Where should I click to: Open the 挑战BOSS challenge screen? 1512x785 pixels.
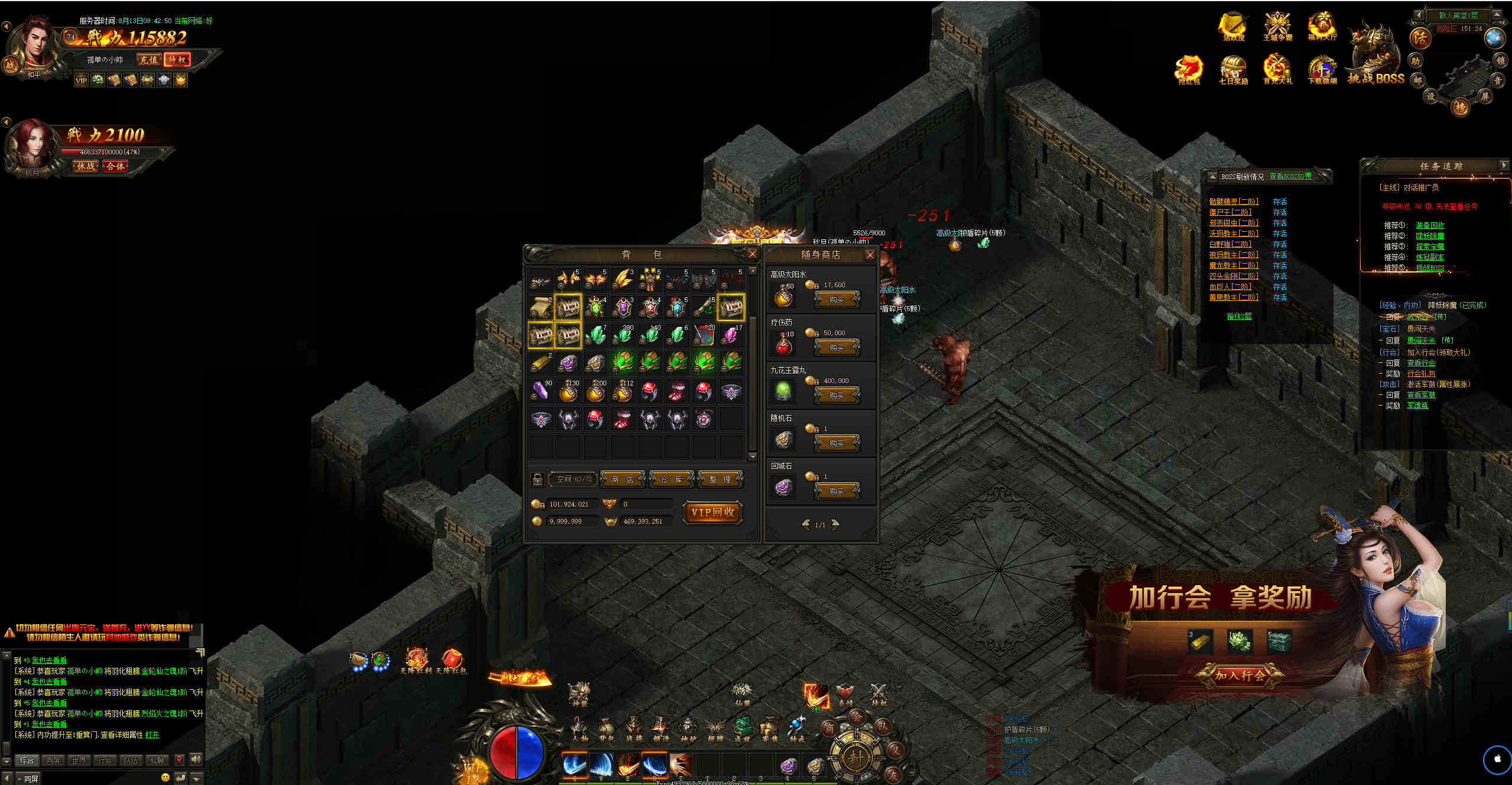tap(1376, 59)
